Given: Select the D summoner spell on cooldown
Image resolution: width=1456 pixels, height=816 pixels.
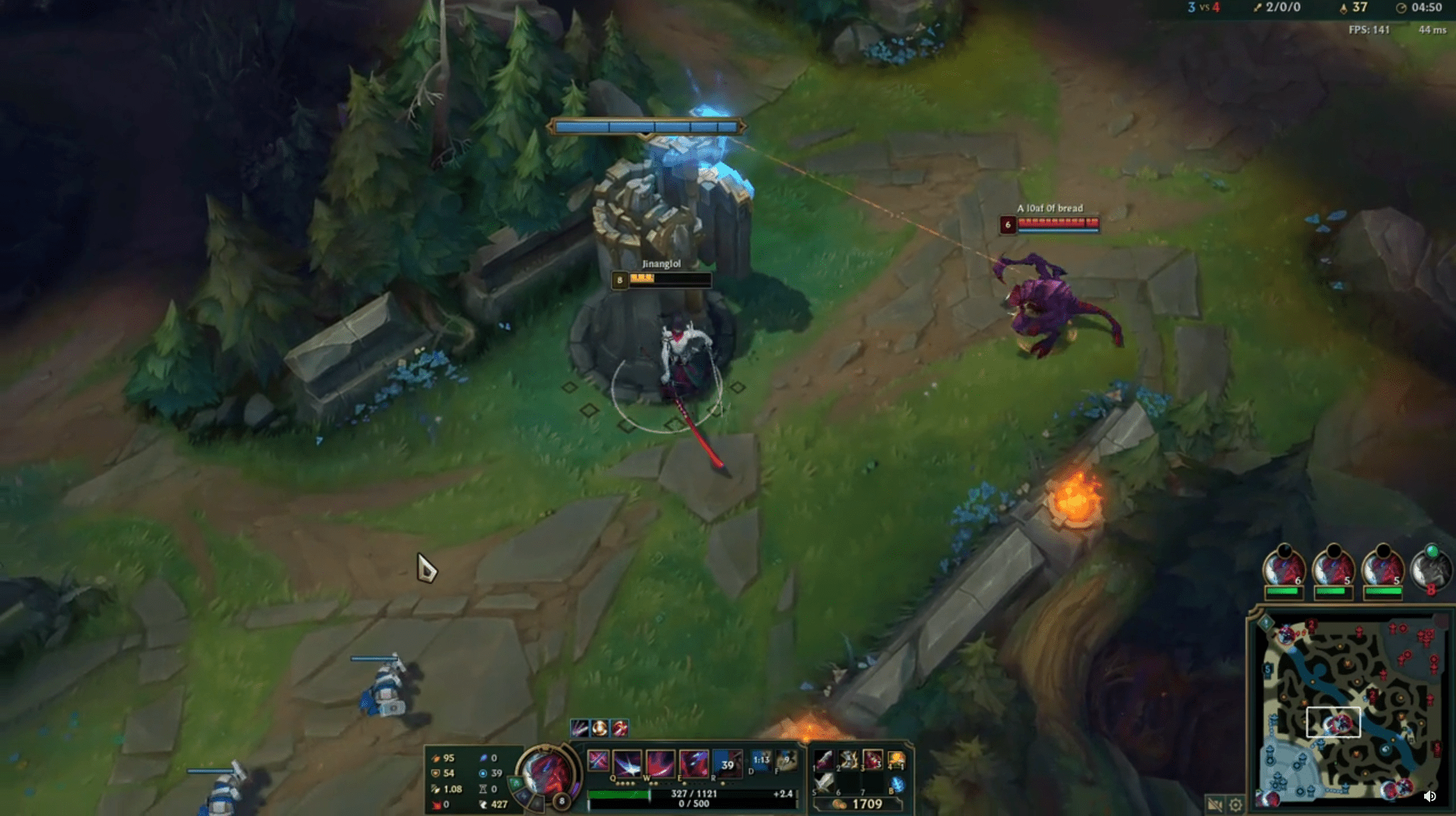Looking at the screenshot, I should pos(760,761).
